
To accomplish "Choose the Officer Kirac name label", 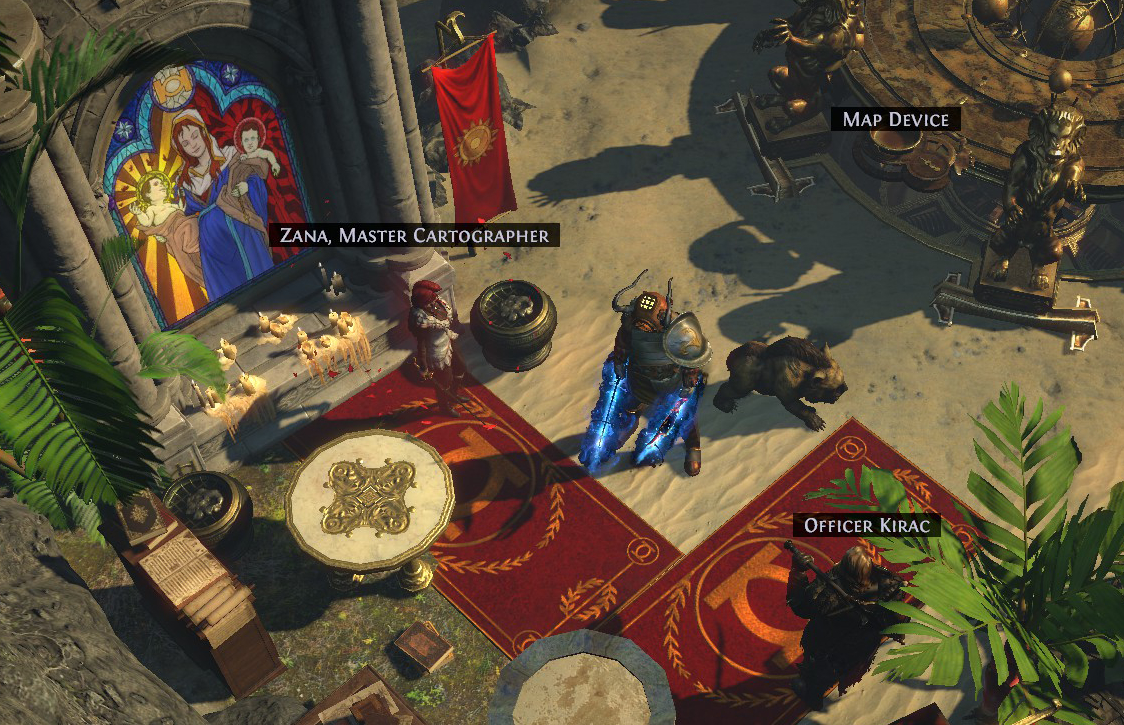I will pos(867,525).
